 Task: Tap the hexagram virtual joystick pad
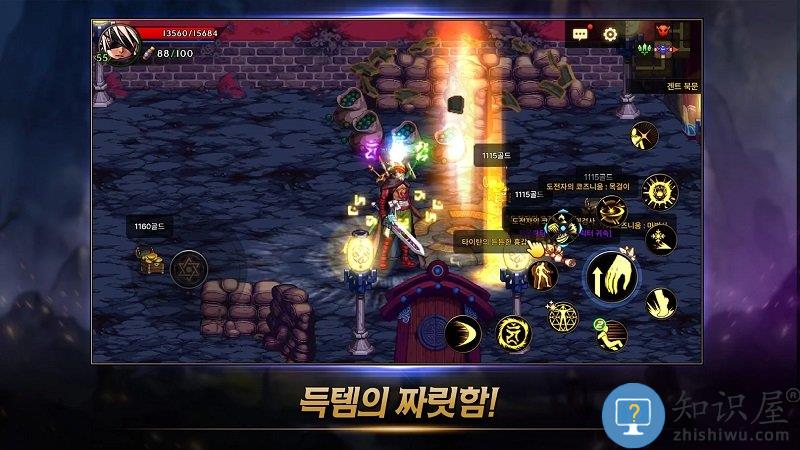coord(187,269)
